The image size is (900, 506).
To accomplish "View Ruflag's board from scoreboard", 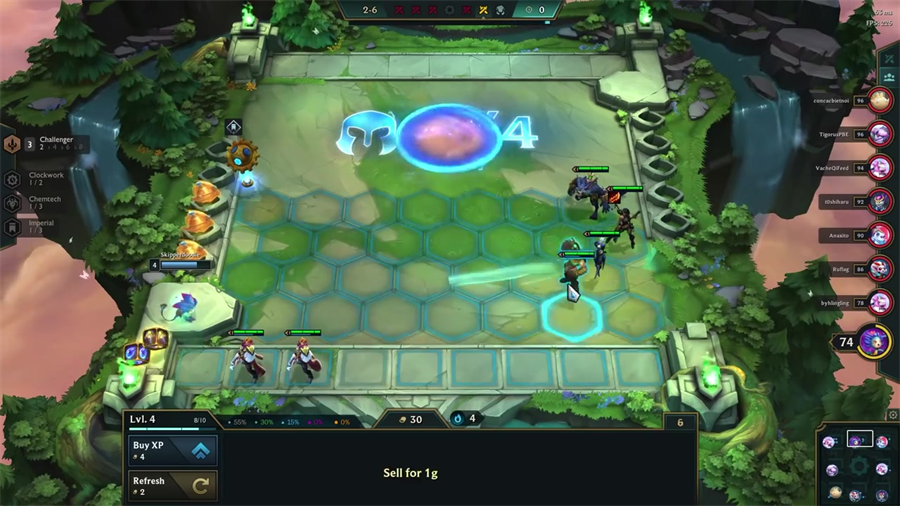I will click(880, 268).
